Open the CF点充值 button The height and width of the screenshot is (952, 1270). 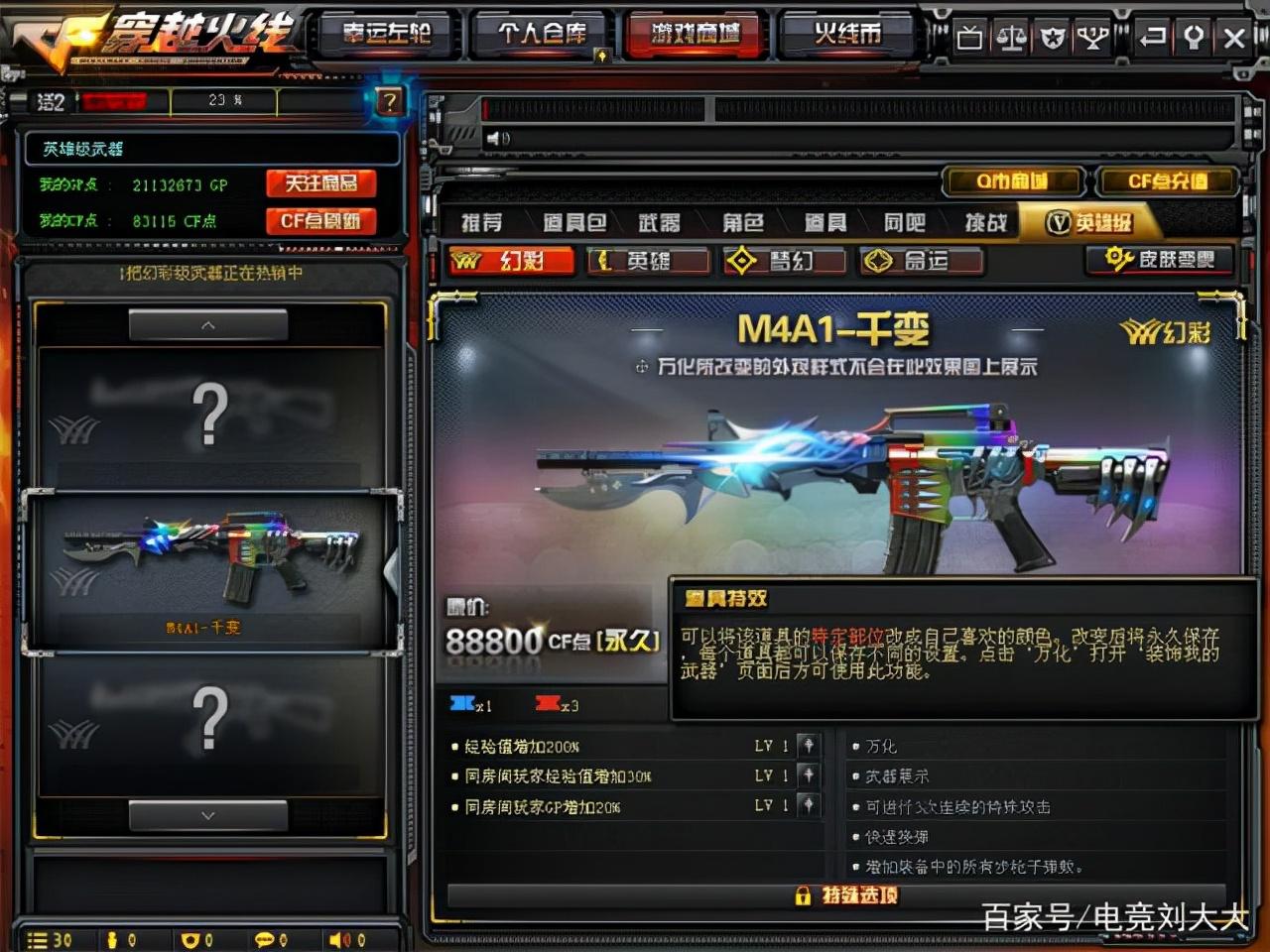[x=1169, y=181]
